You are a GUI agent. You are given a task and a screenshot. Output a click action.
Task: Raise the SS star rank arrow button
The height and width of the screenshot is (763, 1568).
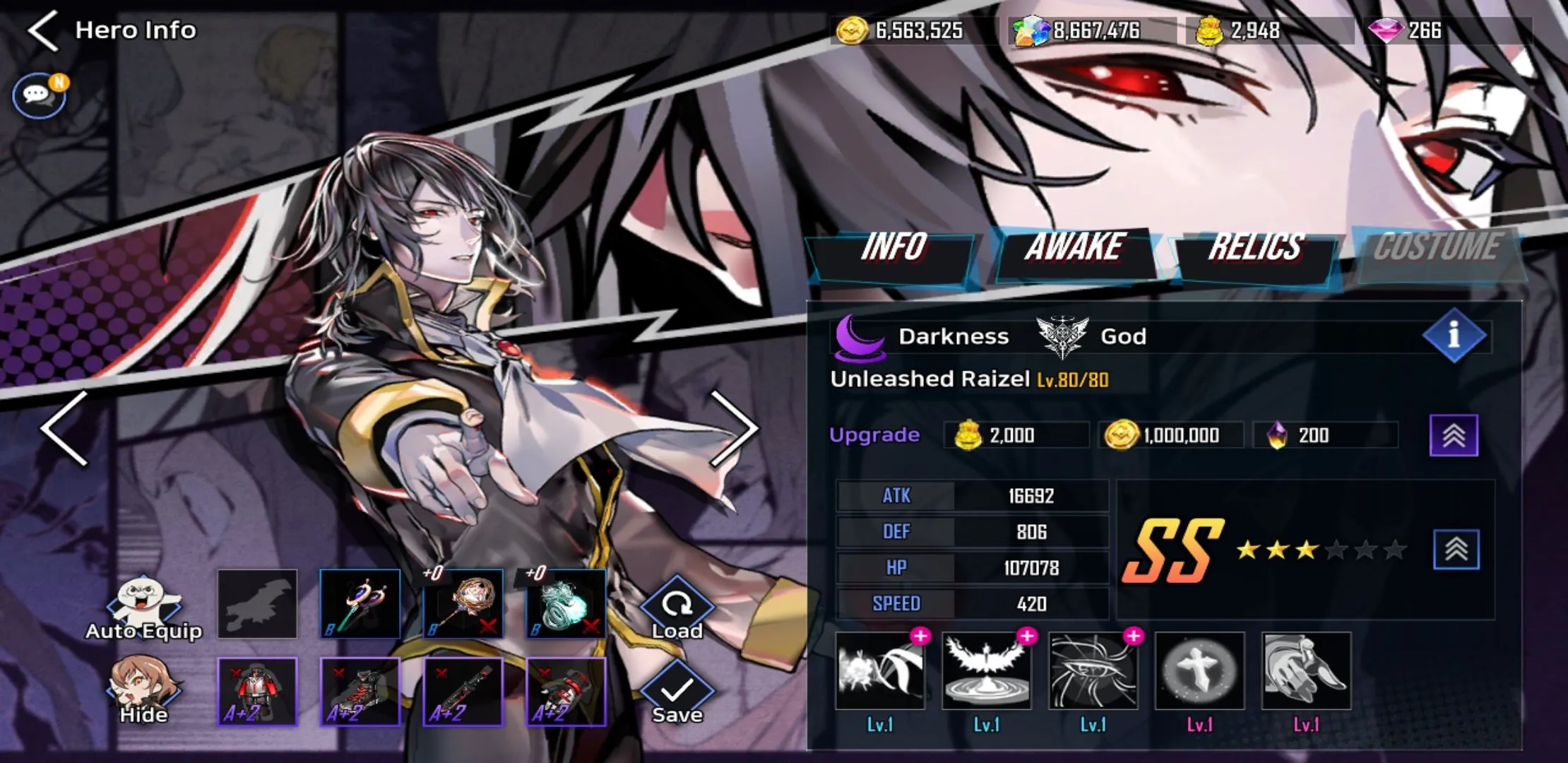(x=1456, y=550)
